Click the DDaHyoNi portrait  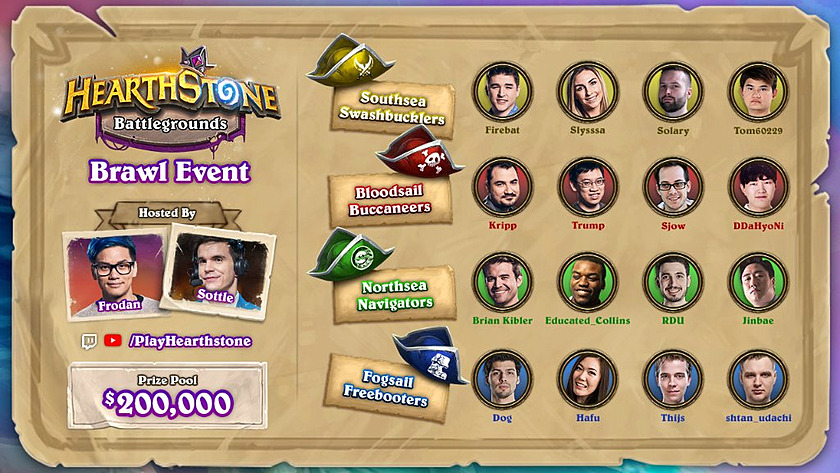[x=758, y=186]
